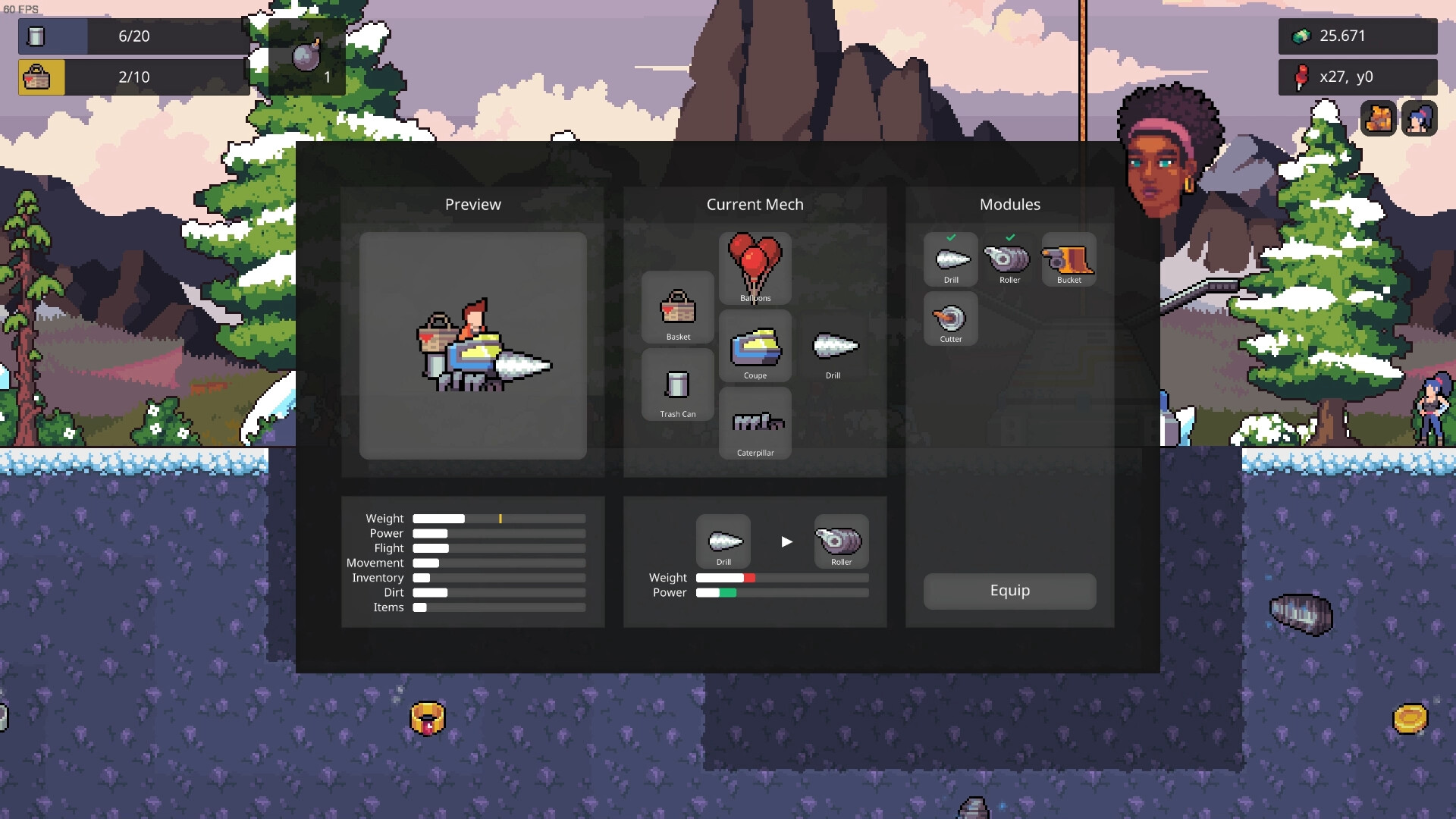Select the Drill module in Modules panel
The height and width of the screenshot is (819, 1456).
pos(951,259)
